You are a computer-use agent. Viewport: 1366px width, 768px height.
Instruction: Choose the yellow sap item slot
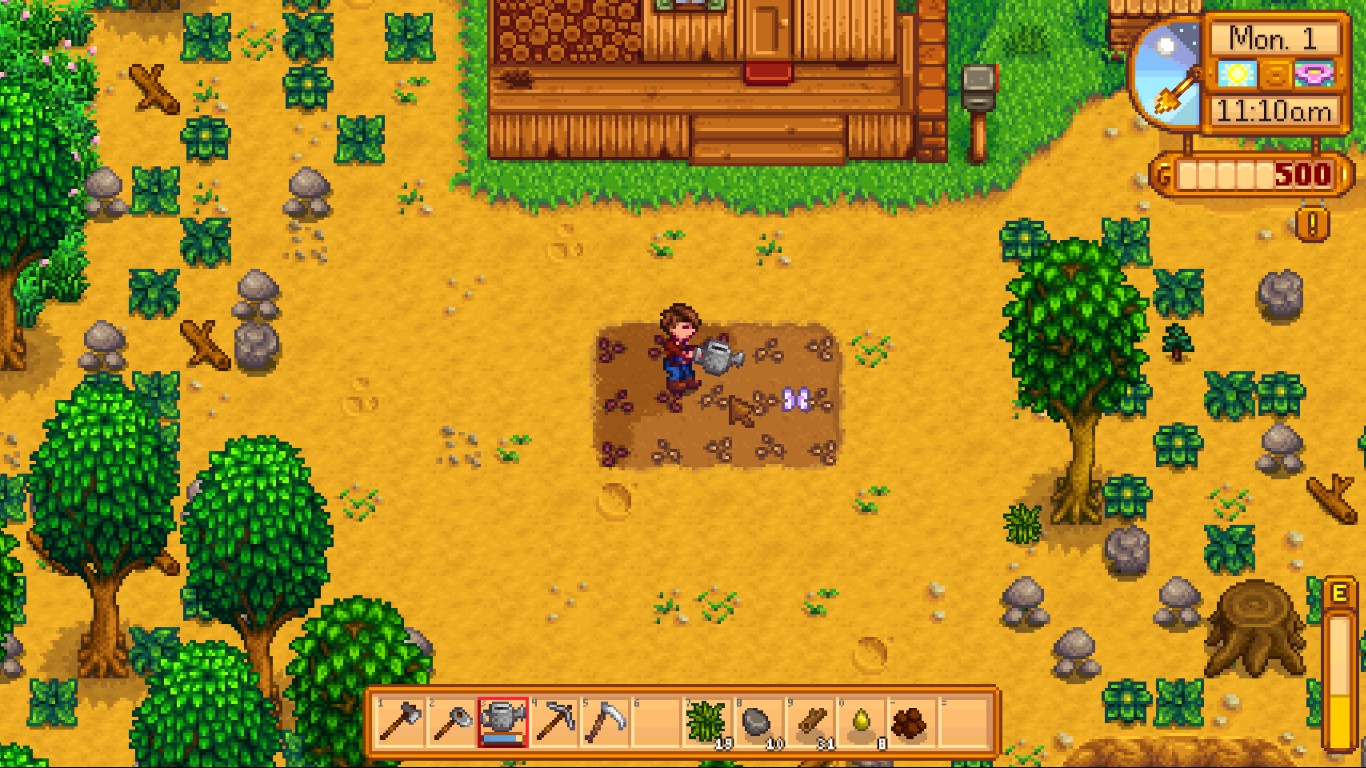[860, 722]
